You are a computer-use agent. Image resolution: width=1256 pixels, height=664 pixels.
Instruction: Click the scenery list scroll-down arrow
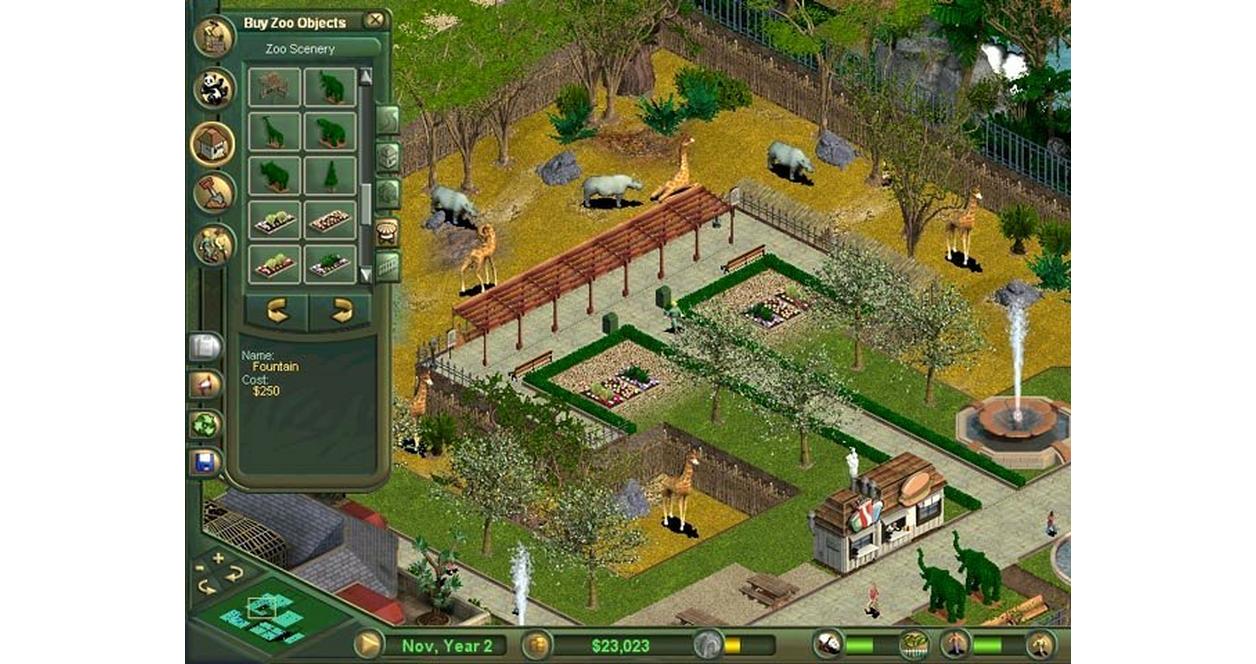[365, 274]
